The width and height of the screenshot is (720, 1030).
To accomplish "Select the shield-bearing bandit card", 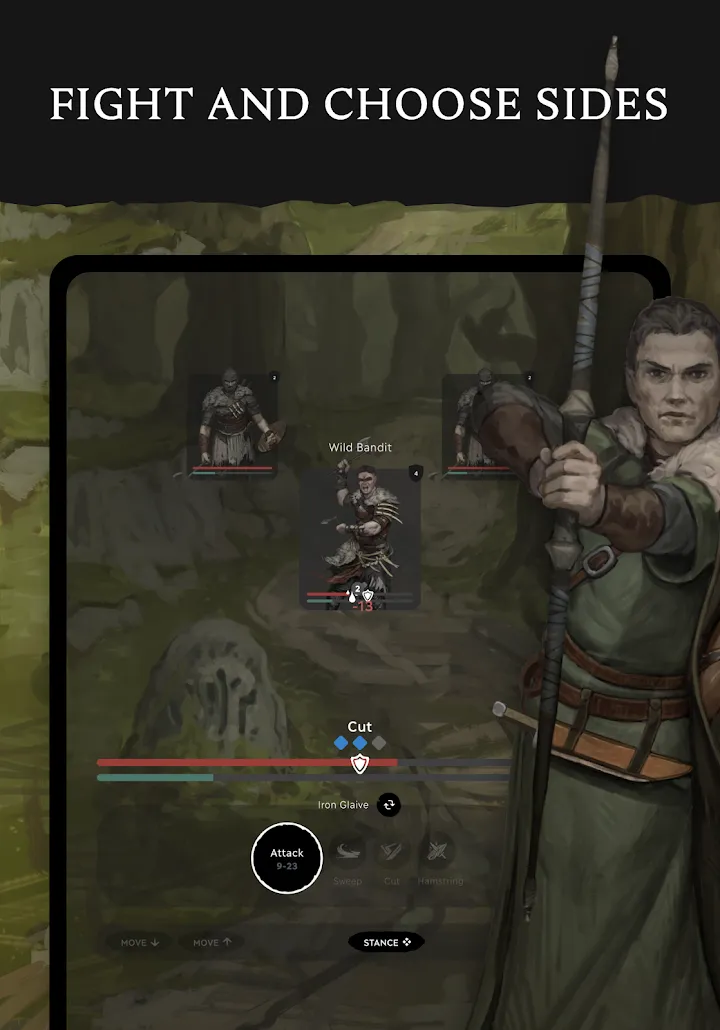I will tap(234, 425).
